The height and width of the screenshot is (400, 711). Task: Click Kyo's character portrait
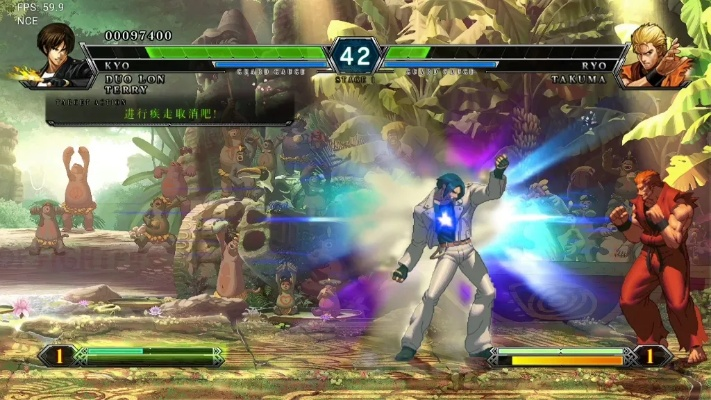point(55,54)
